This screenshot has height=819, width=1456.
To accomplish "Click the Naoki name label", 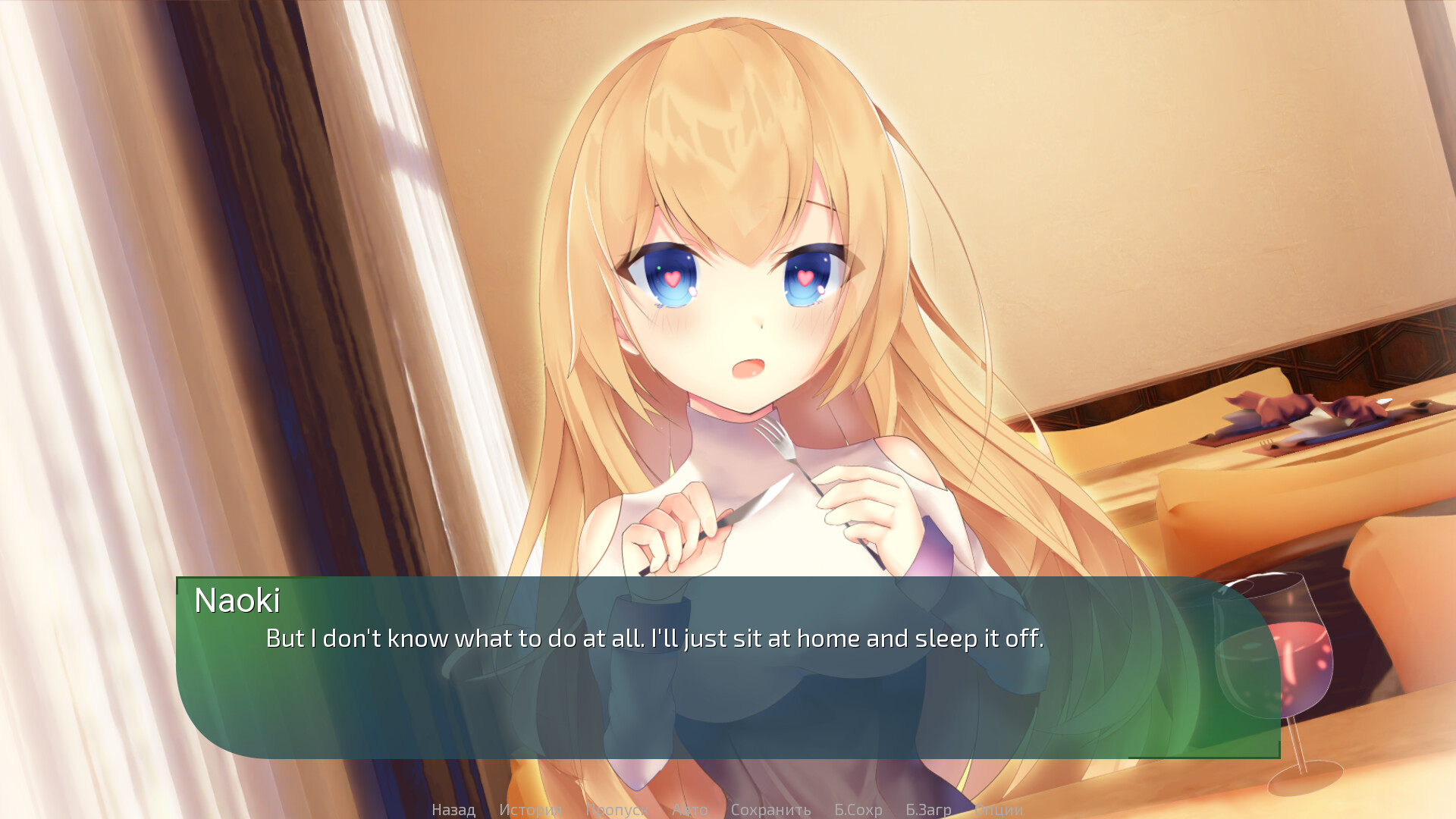I will 237,602.
